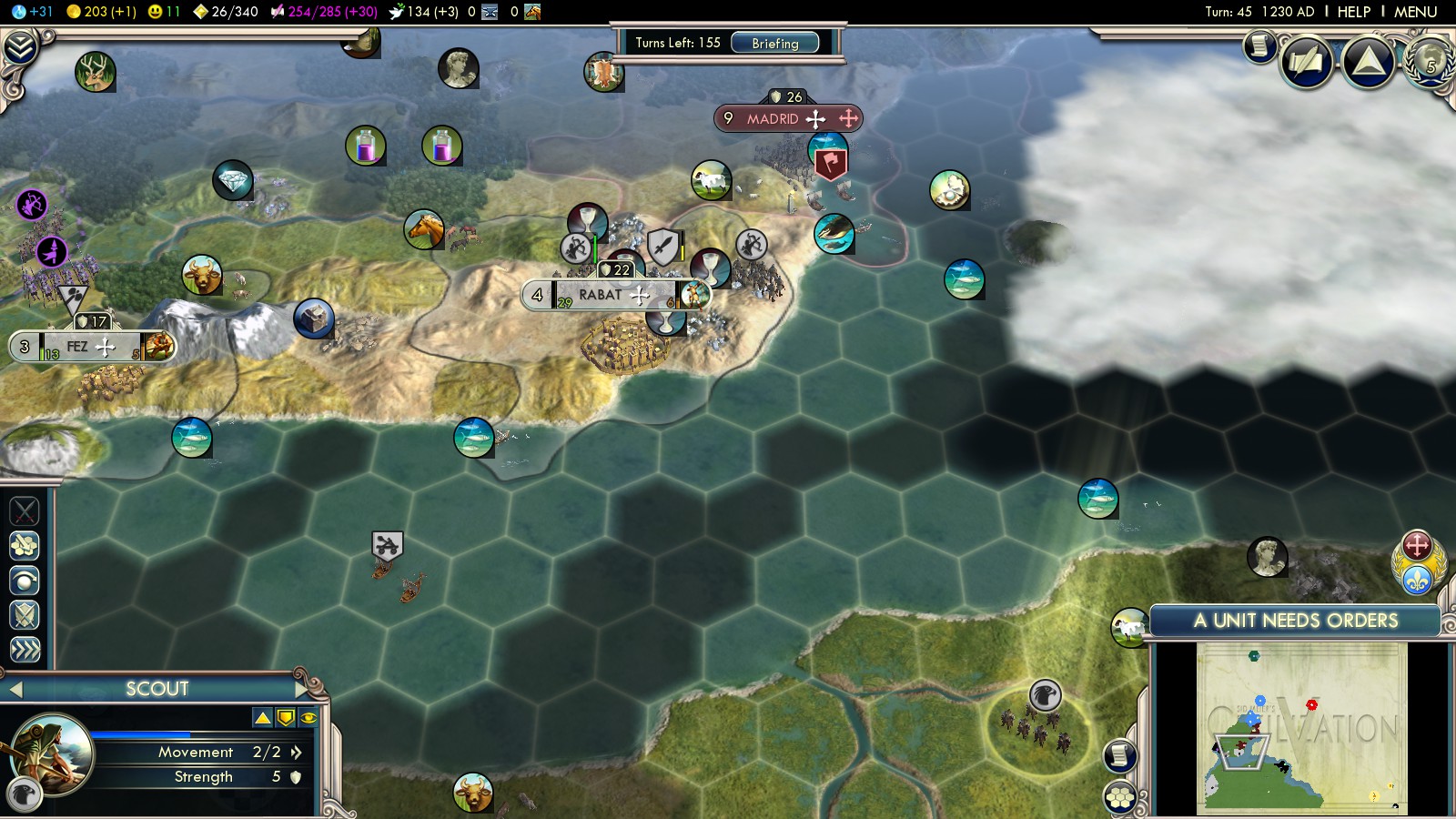Image resolution: width=1456 pixels, height=819 pixels.
Task: Click the Briefing button
Action: (x=774, y=43)
